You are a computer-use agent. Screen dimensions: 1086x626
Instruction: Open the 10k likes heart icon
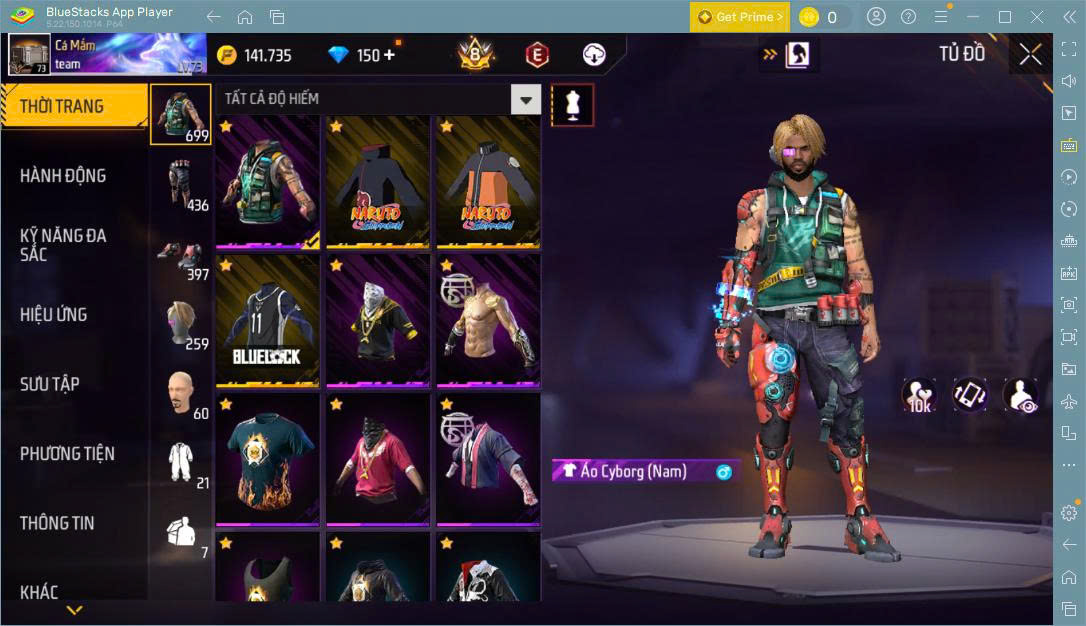click(918, 396)
